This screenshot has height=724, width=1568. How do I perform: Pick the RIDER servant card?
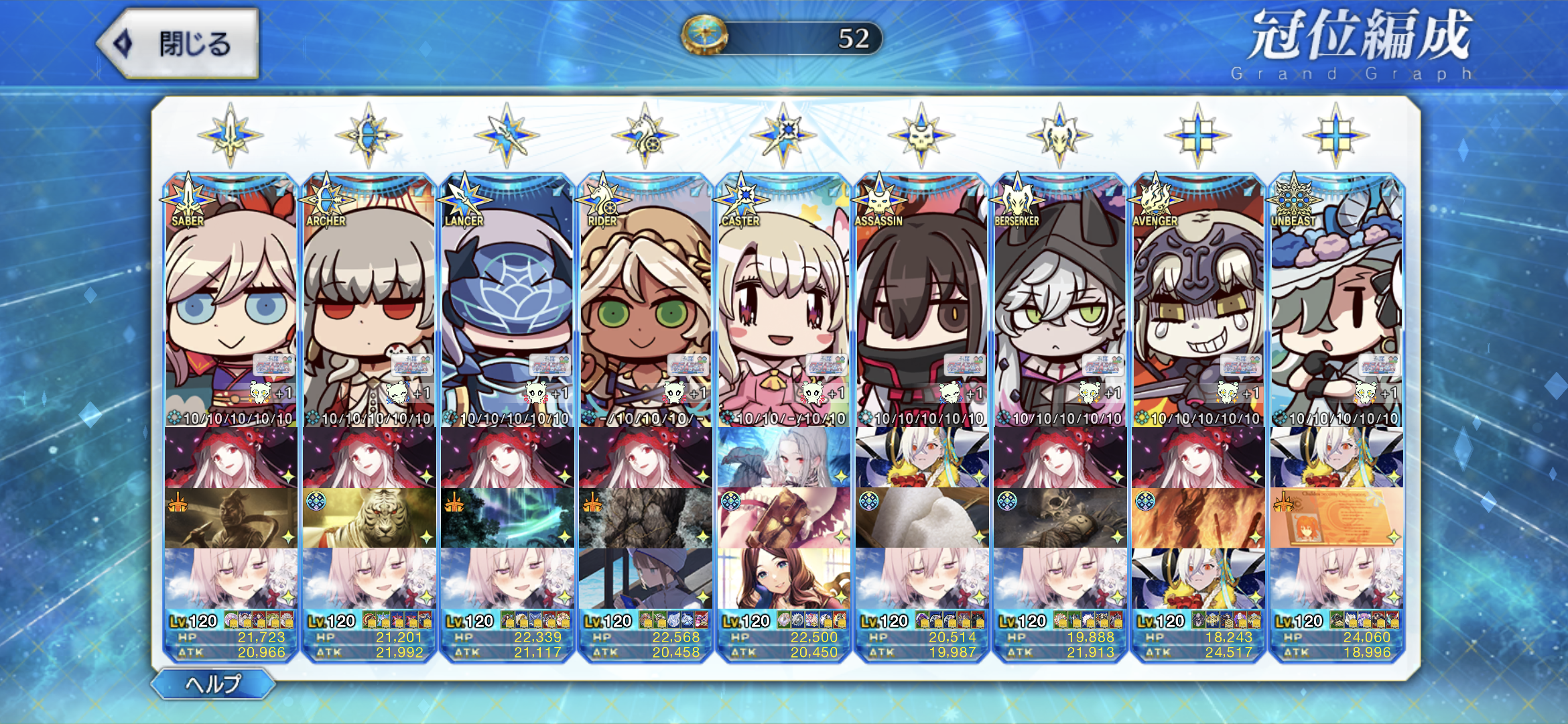click(645, 302)
